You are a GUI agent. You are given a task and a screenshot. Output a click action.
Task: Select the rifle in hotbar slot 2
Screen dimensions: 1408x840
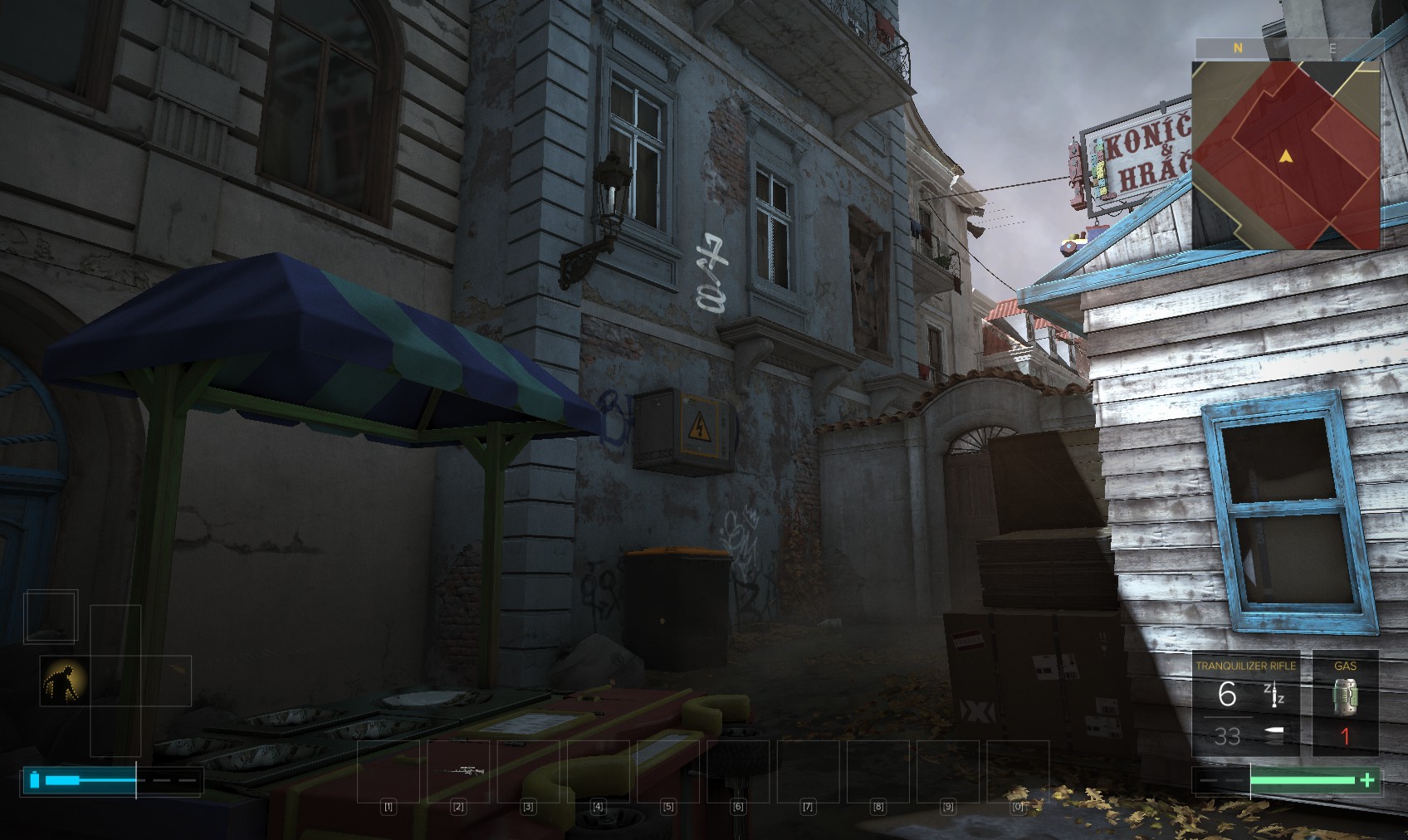[x=459, y=771]
